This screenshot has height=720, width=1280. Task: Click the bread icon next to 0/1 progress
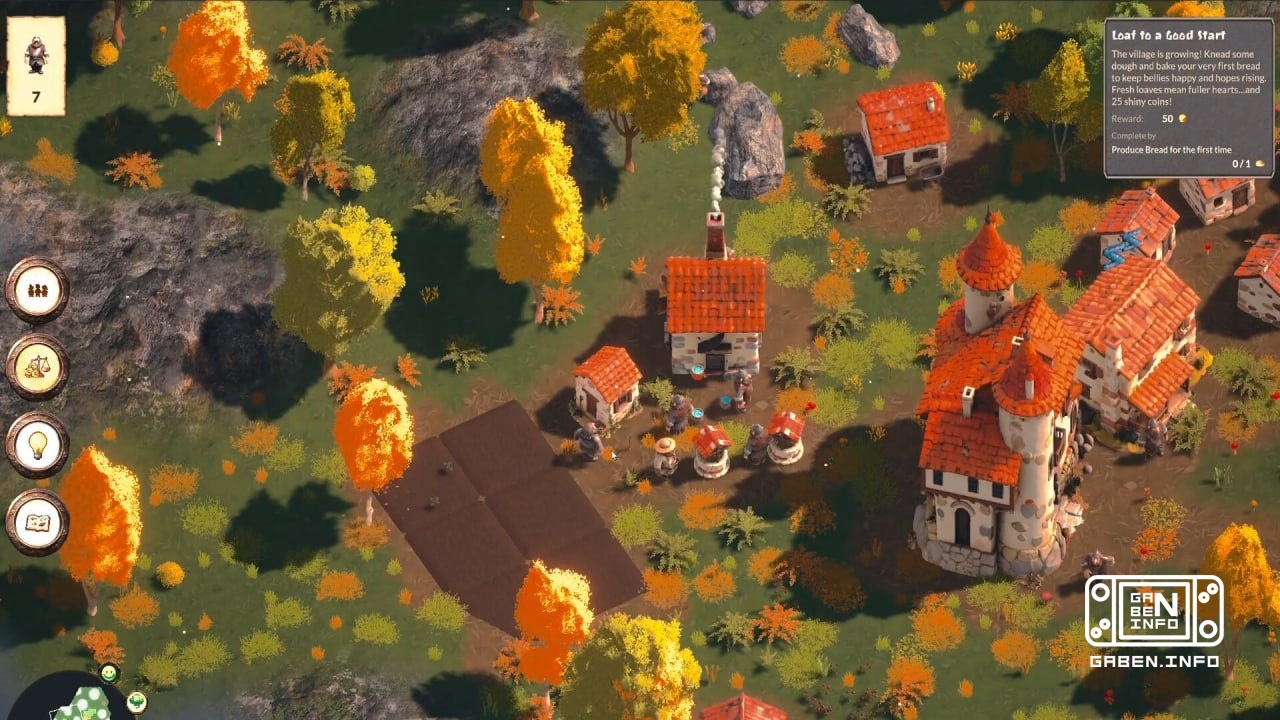point(1260,162)
